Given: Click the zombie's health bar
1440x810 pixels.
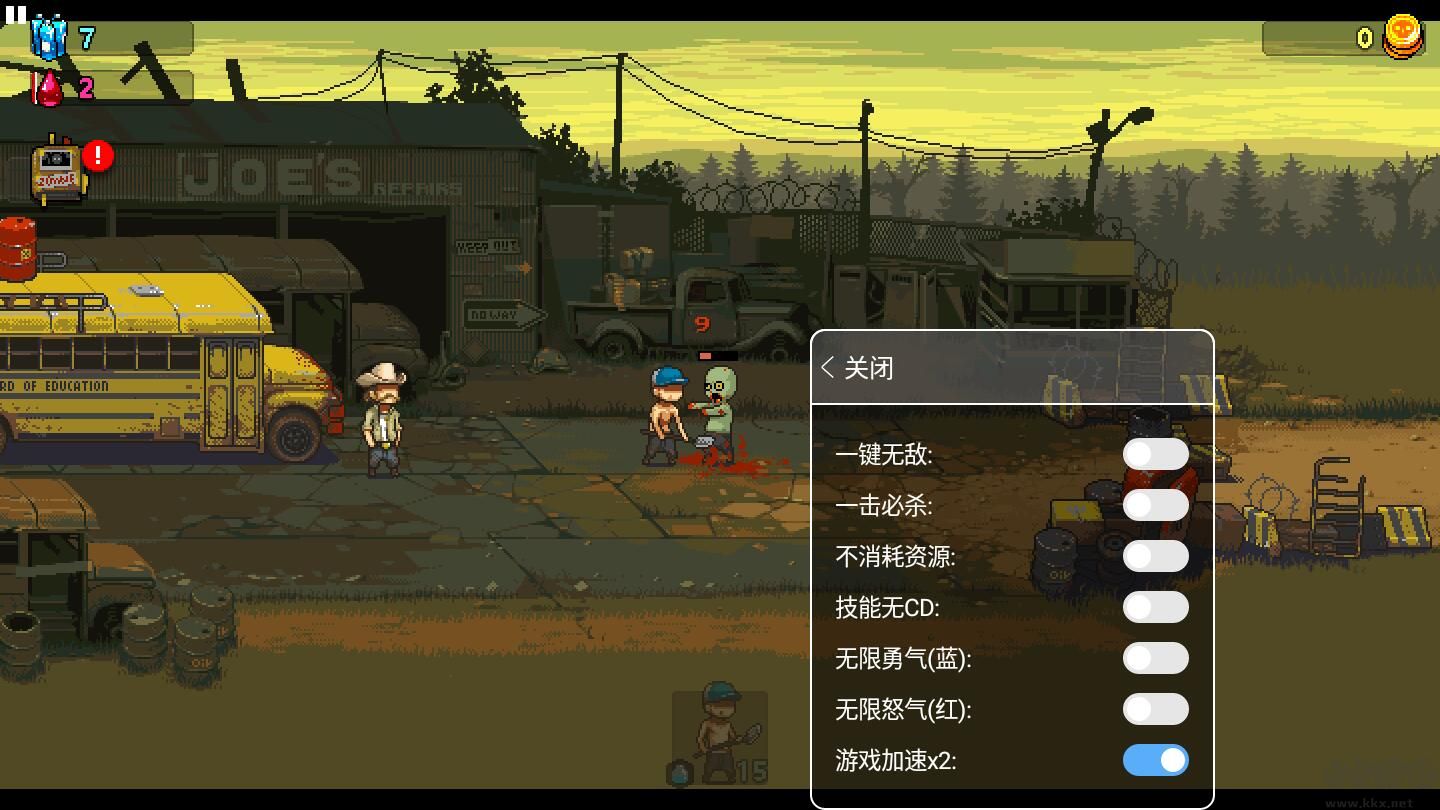Looking at the screenshot, I should (x=716, y=355).
